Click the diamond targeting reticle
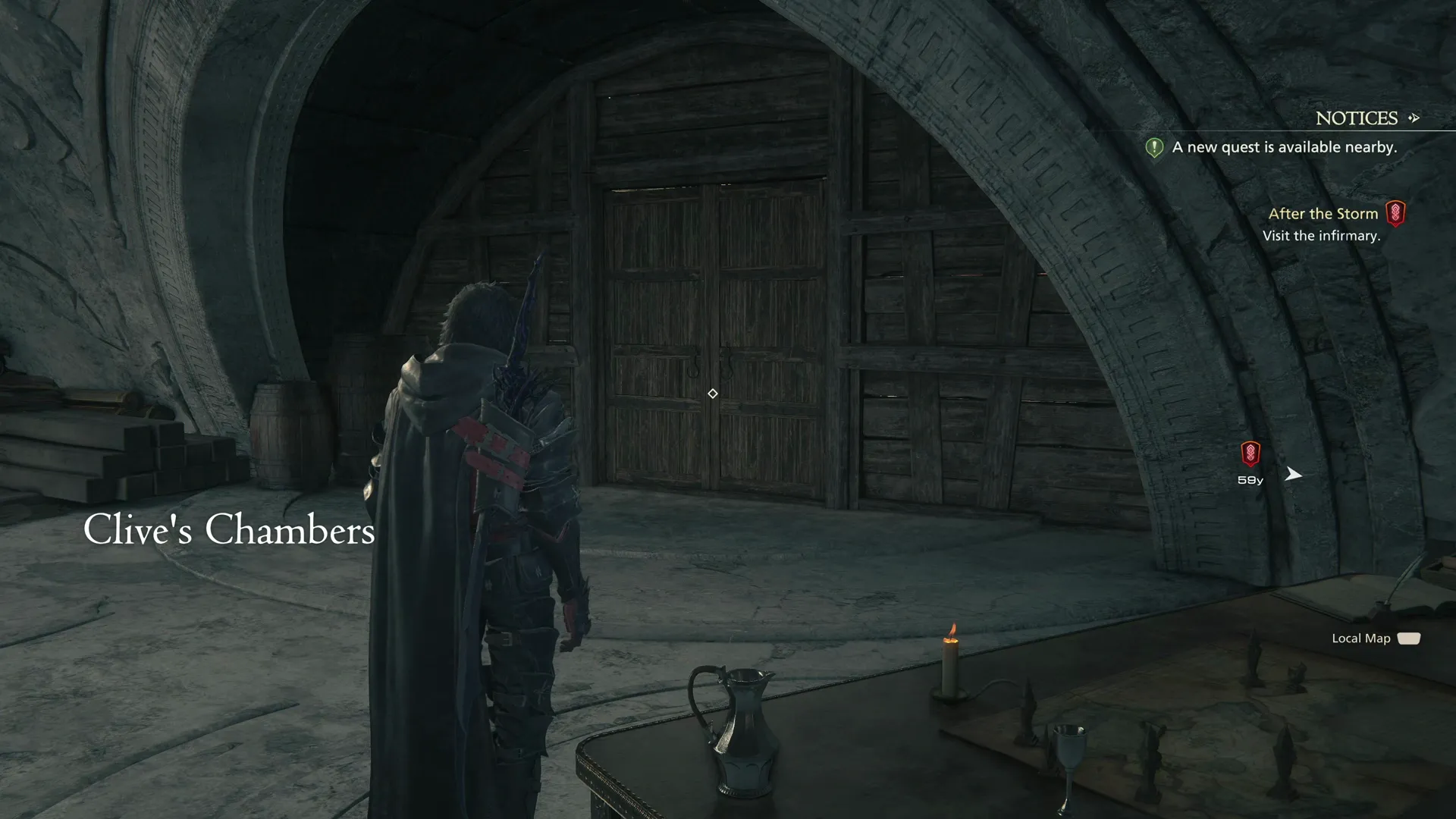Screen dimensions: 1456x819 pos(712,394)
